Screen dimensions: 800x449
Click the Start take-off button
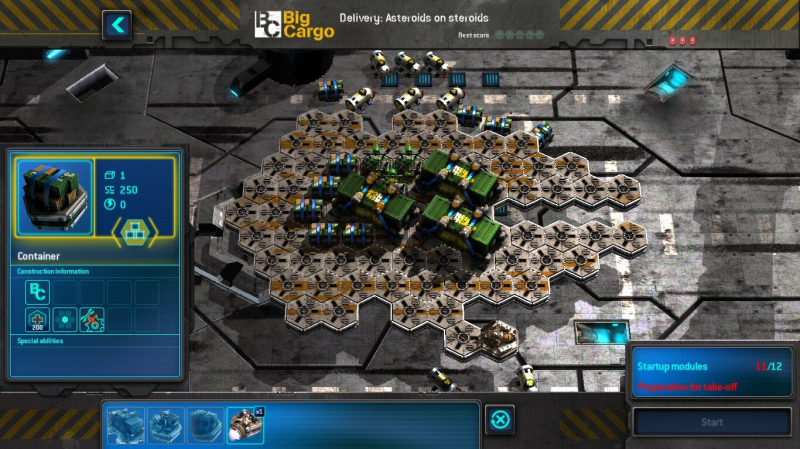point(711,422)
